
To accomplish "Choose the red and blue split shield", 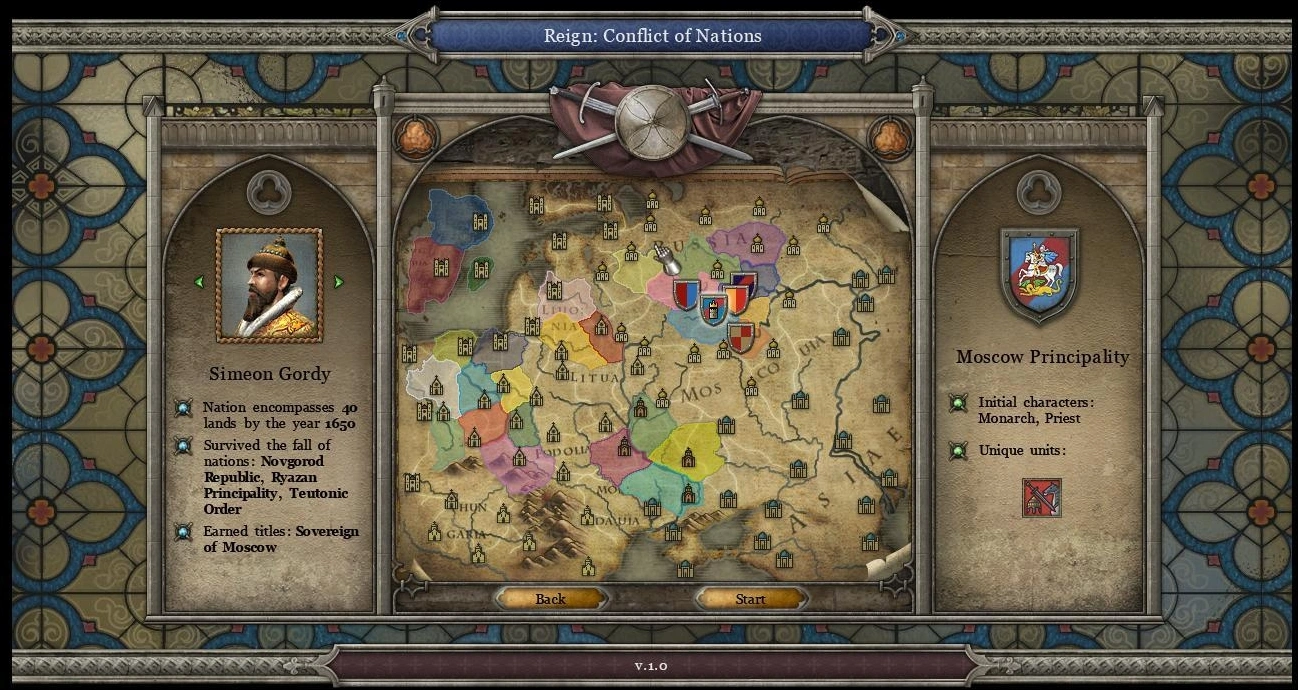I will click(x=686, y=295).
